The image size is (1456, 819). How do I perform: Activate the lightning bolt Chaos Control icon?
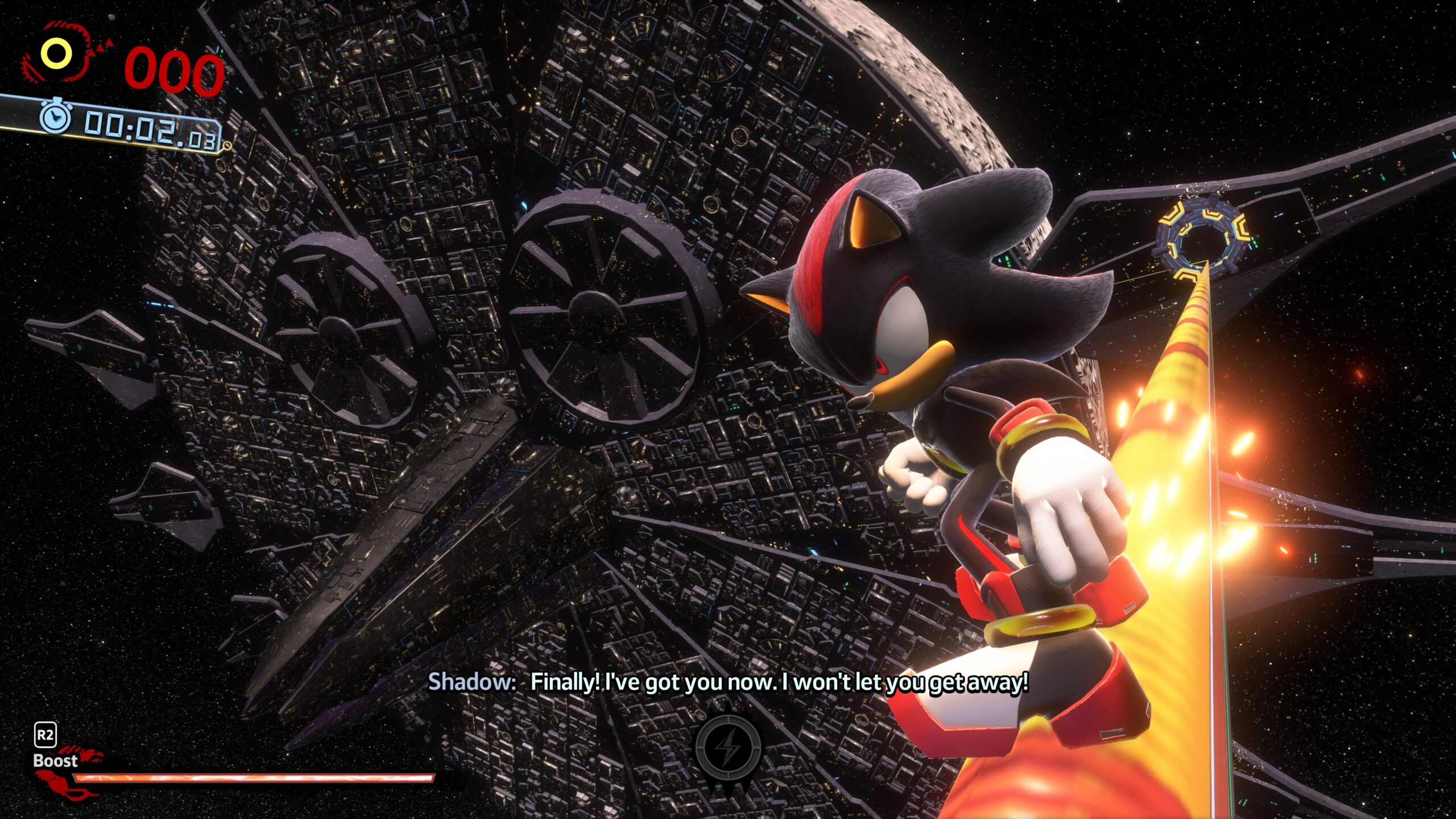[x=727, y=747]
